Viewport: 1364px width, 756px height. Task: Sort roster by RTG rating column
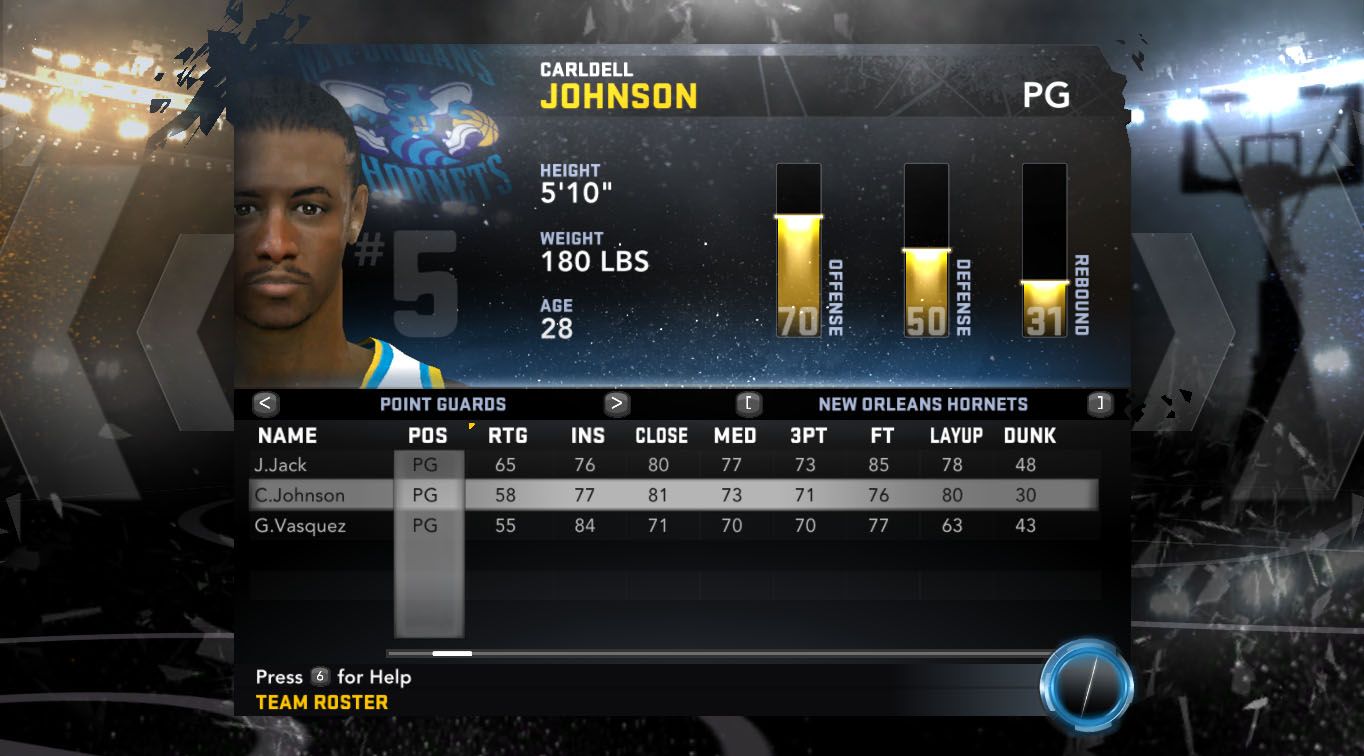point(507,436)
